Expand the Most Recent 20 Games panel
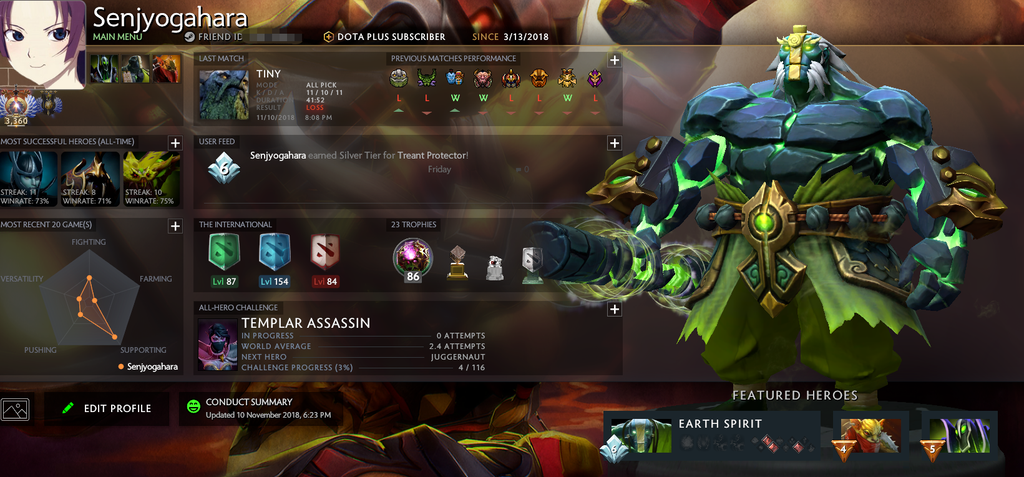 point(175,226)
